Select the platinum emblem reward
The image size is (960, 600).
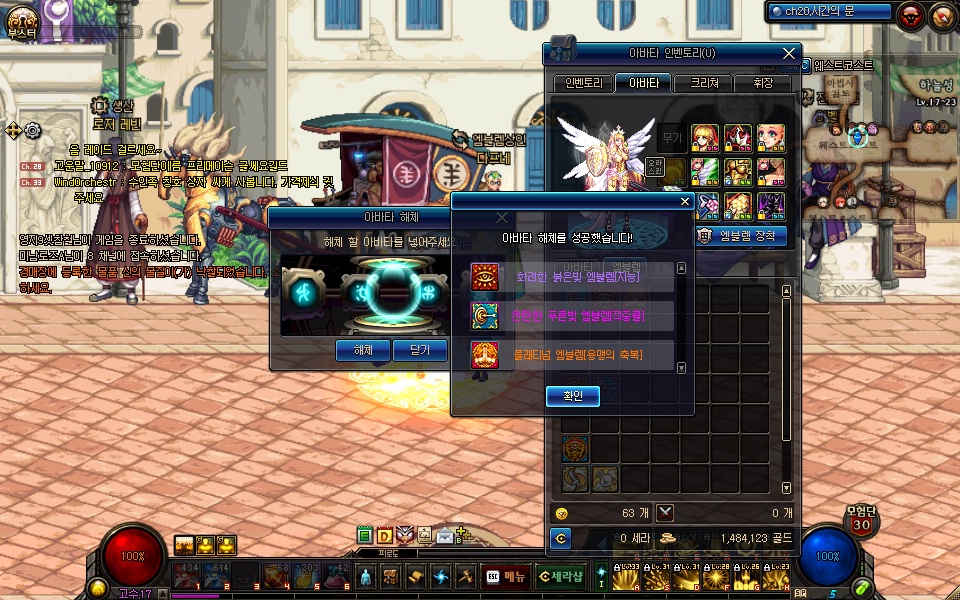coord(485,354)
